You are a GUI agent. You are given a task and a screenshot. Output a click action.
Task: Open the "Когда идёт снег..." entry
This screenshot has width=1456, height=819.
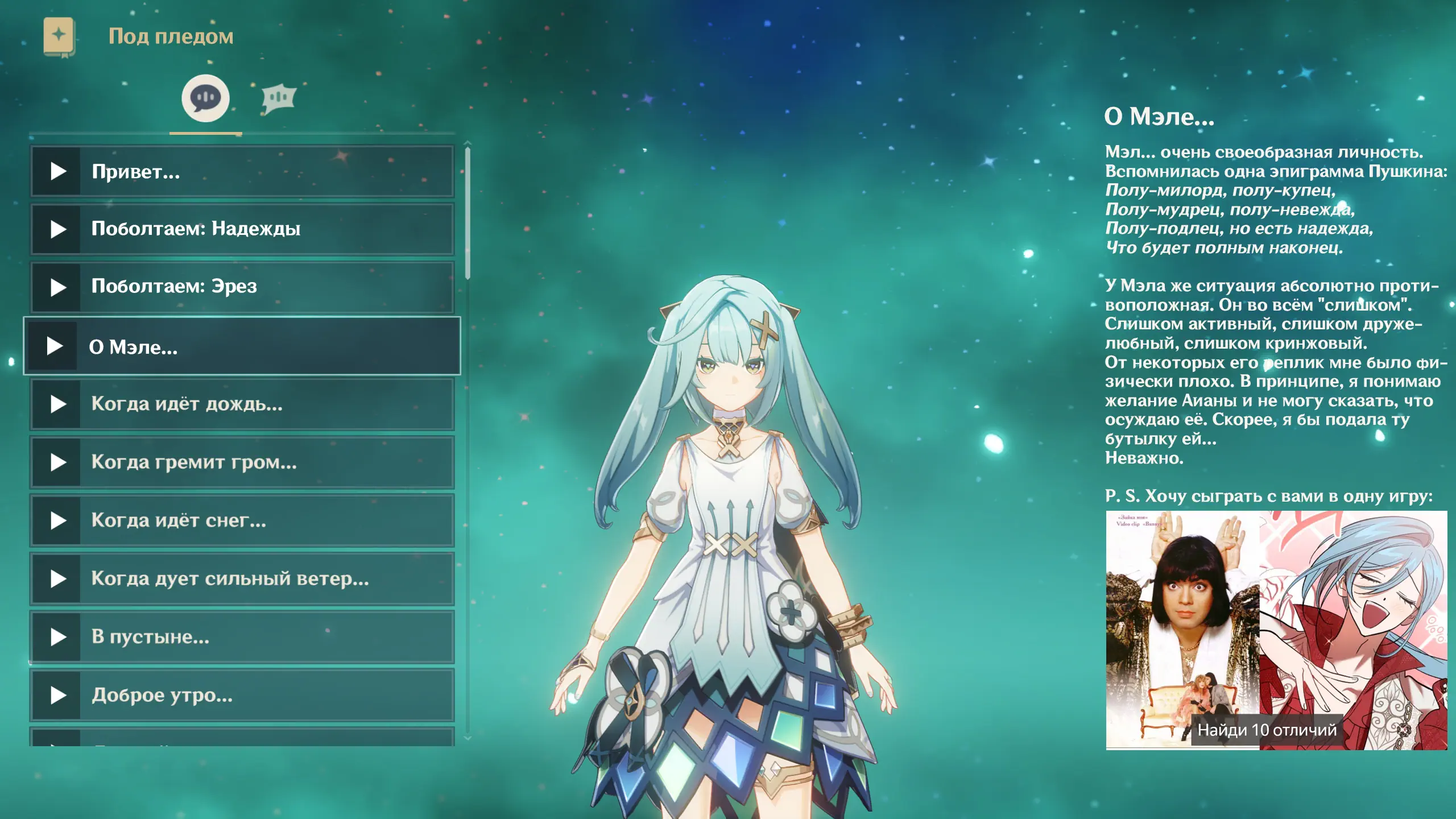click(x=242, y=520)
